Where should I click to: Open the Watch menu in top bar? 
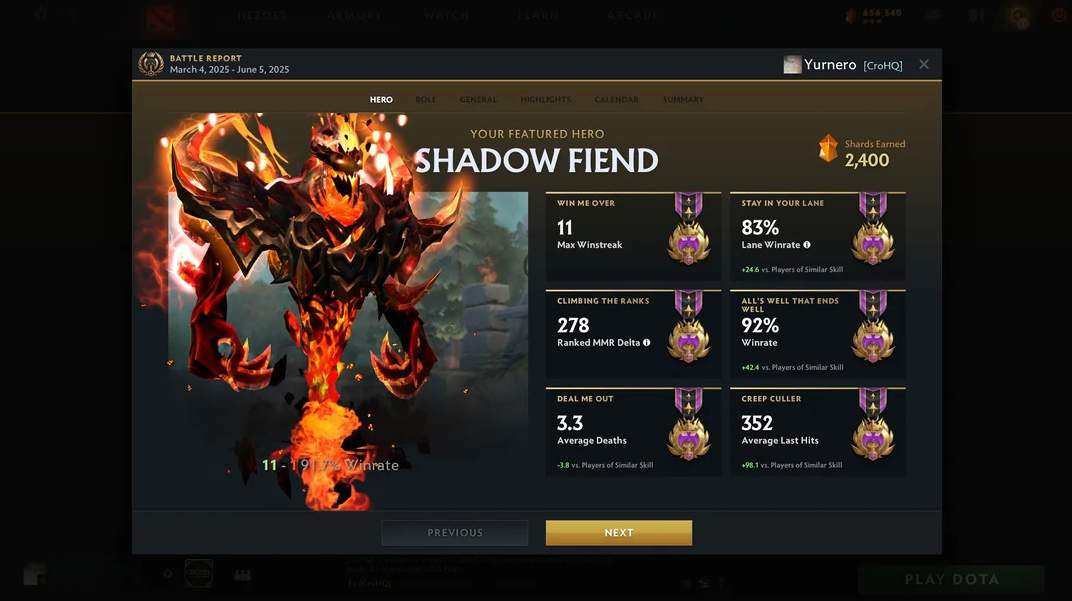pos(446,15)
